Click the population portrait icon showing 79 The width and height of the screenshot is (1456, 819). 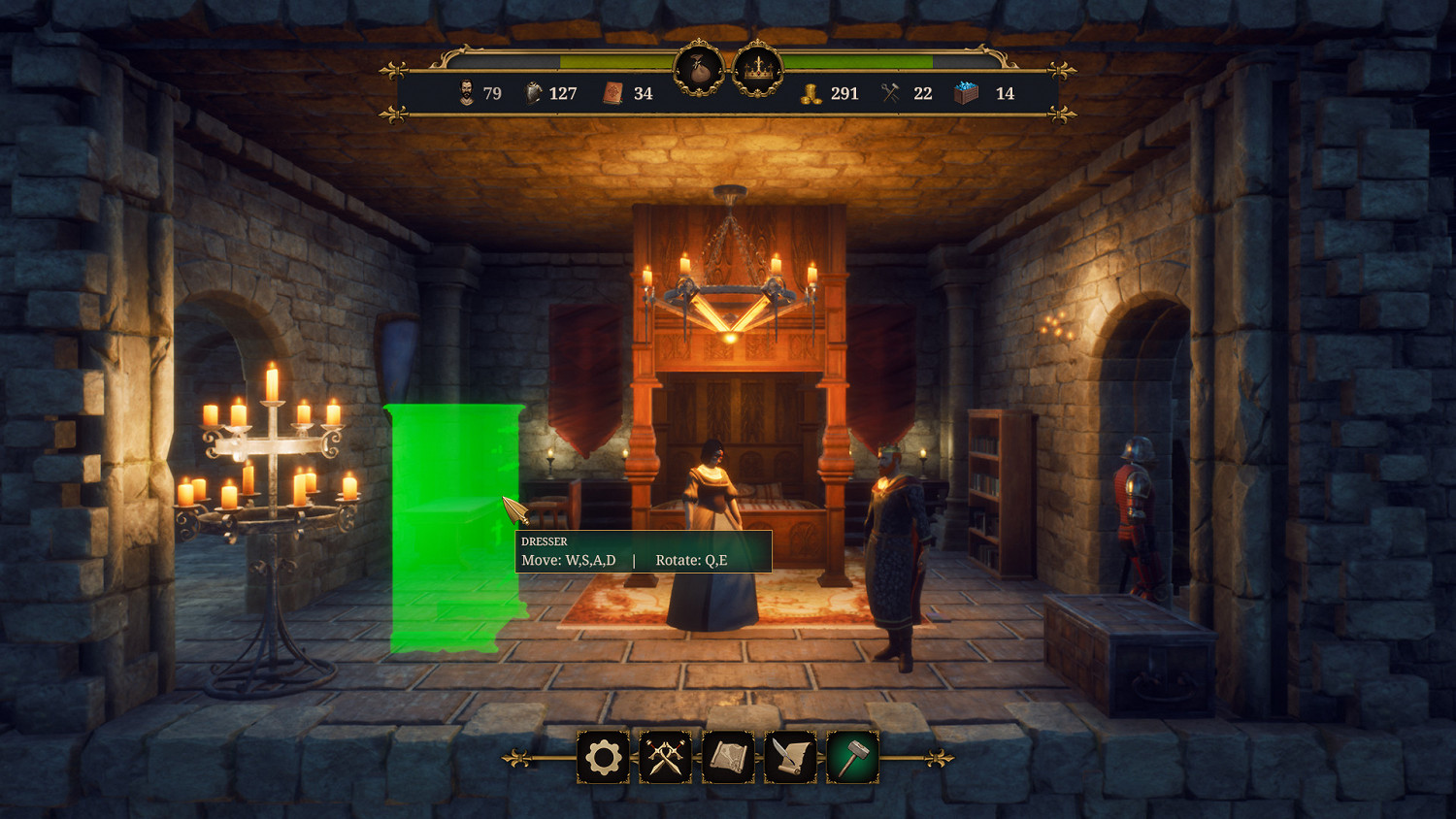pos(467,94)
